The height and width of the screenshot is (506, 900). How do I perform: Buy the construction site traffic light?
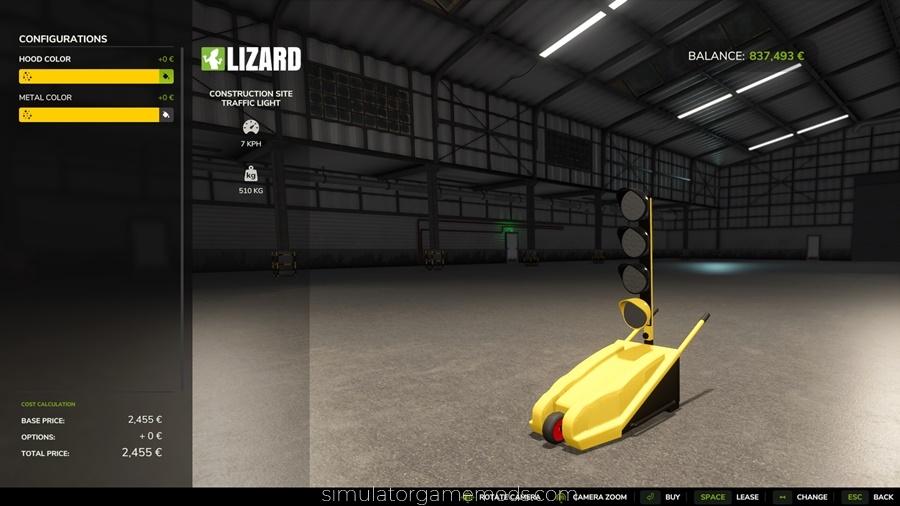(662, 497)
